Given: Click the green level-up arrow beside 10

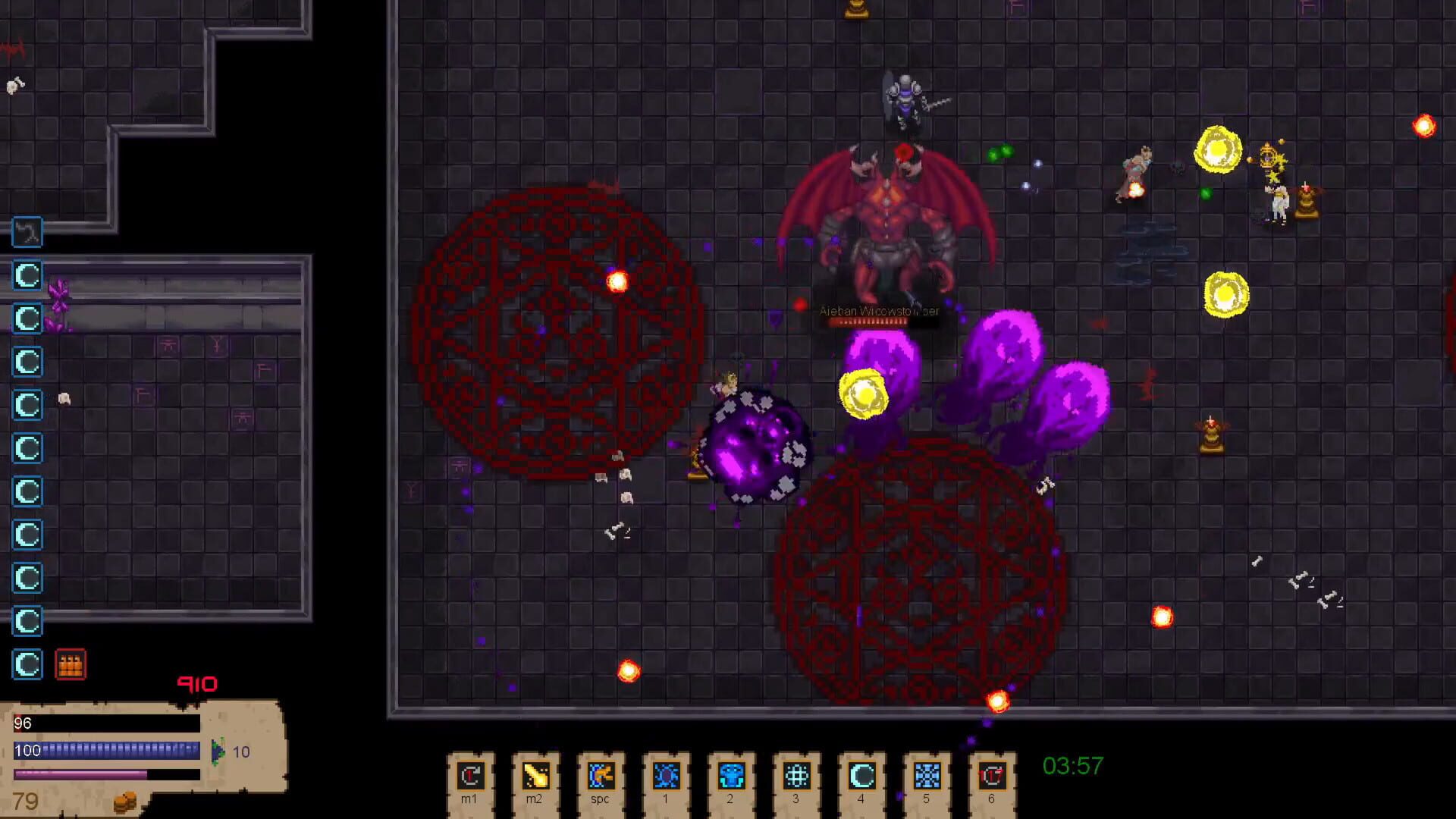Looking at the screenshot, I should pyautogui.click(x=218, y=752).
